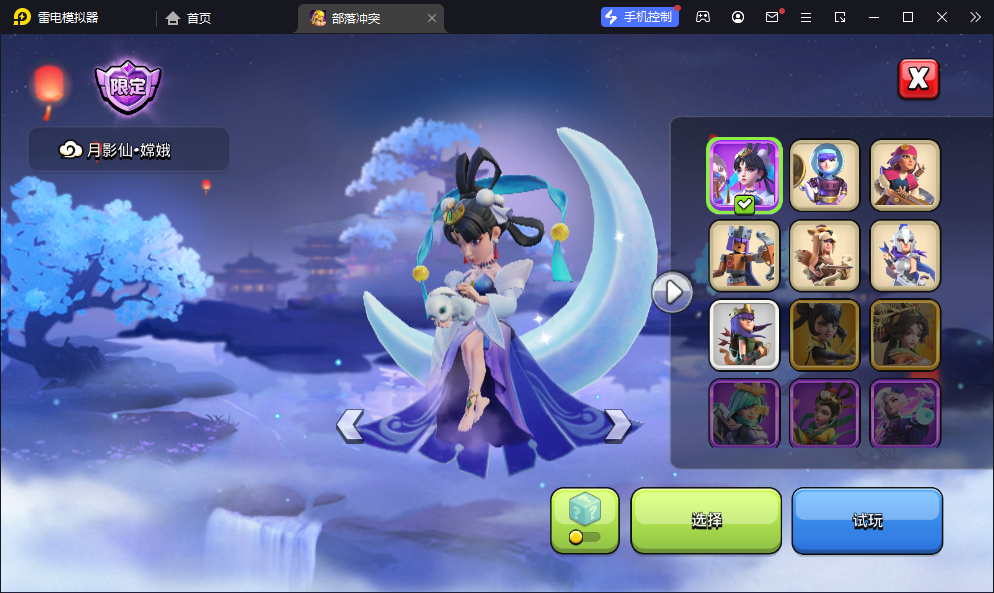The height and width of the screenshot is (593, 994).
Task: Select the teal-haired queen skin thumbnail
Action: click(744, 412)
